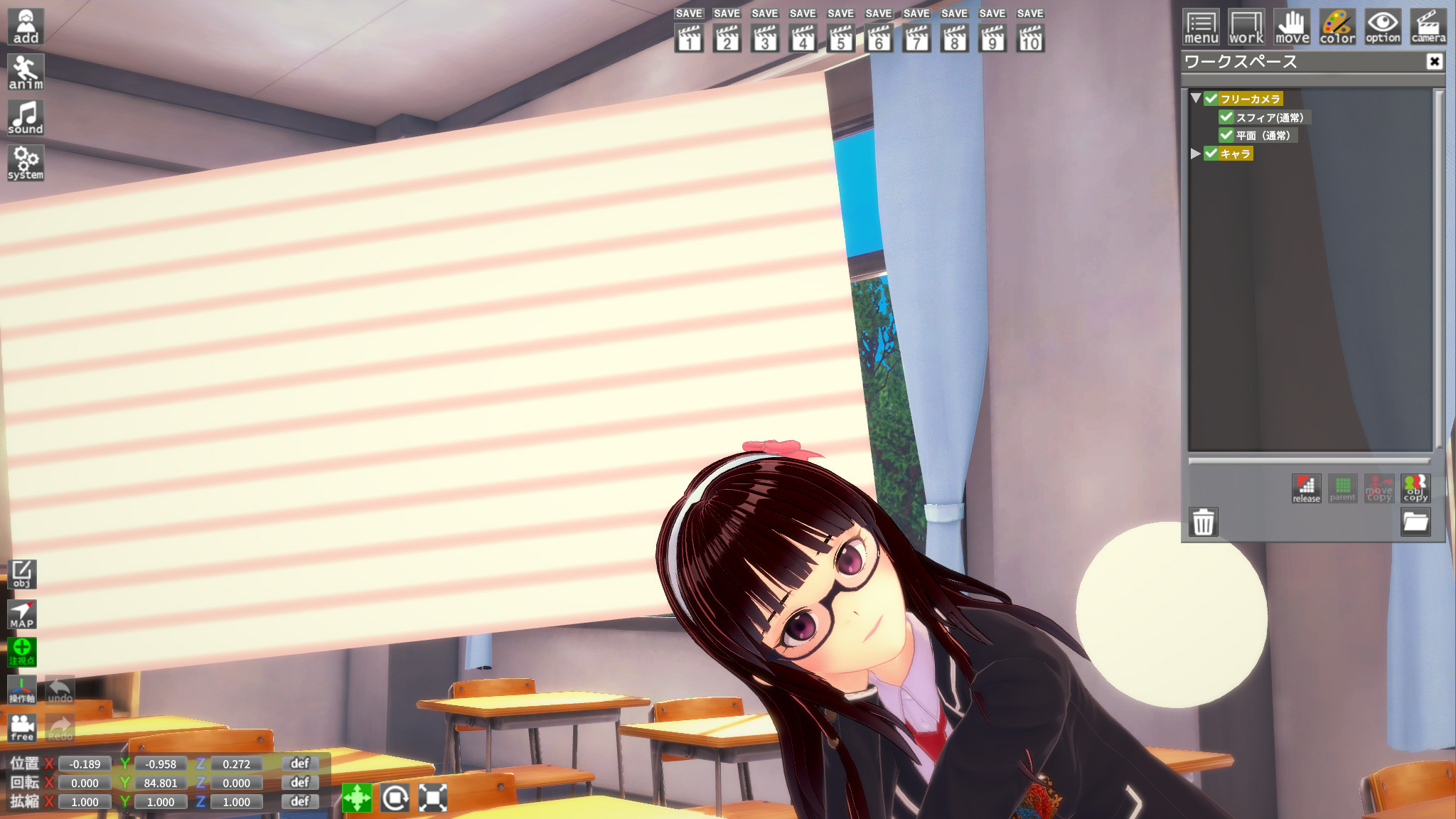Open the color palette tool
Viewport: 1456px width, 819px height.
[x=1337, y=26]
